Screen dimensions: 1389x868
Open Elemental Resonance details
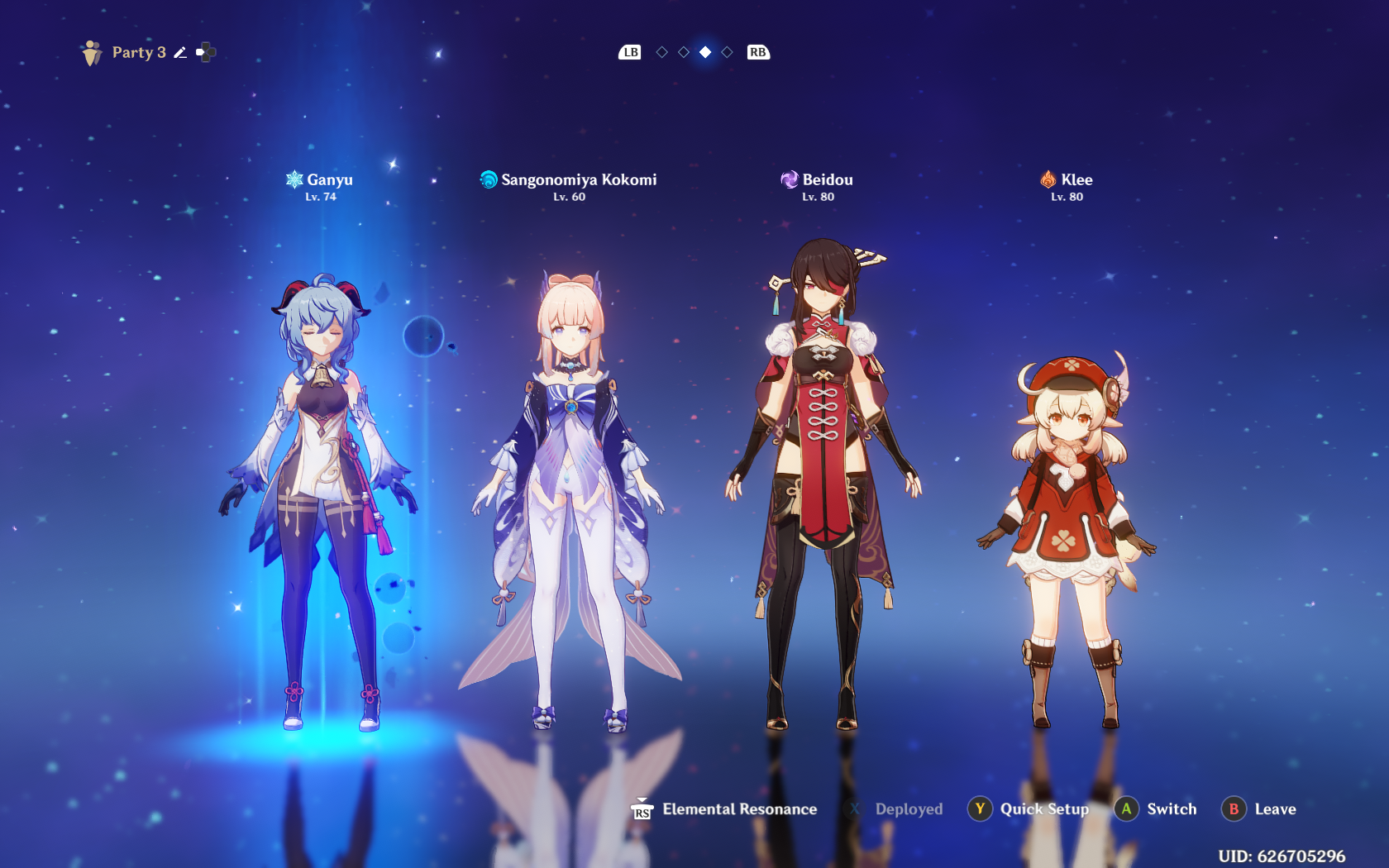pos(725,809)
